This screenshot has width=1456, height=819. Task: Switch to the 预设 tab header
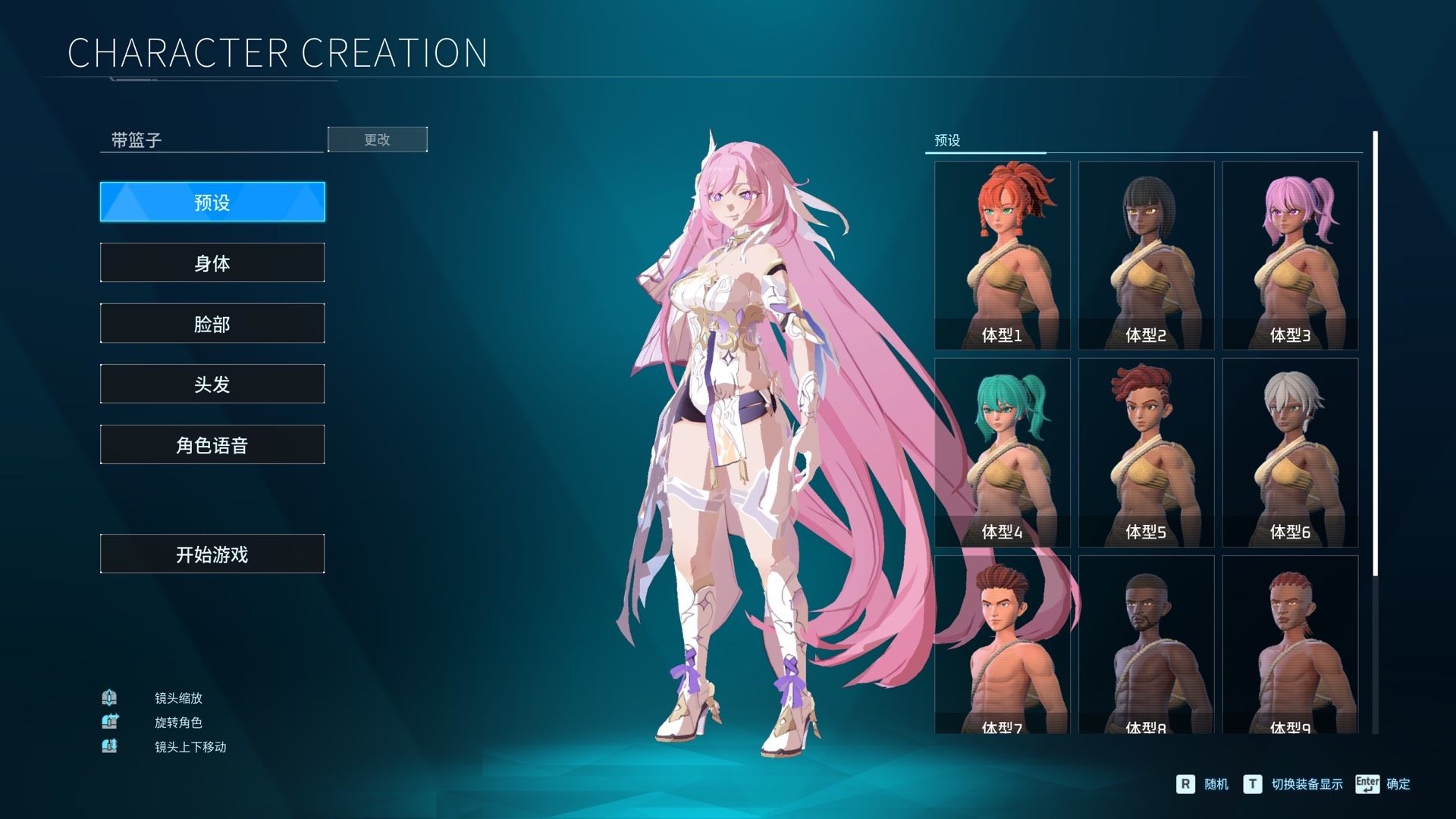[x=947, y=140]
